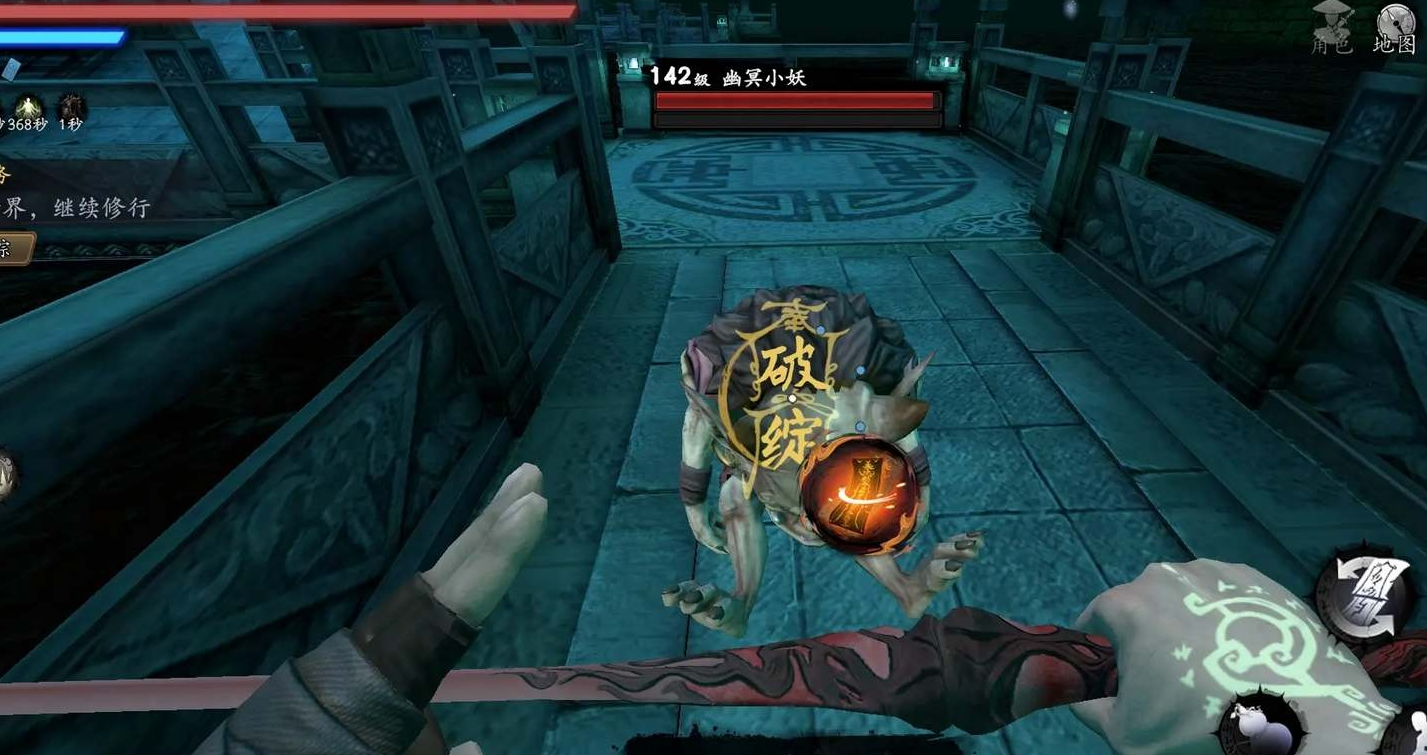Click the quest tracking button under the objective
This screenshot has height=755, width=1427.
(16, 249)
